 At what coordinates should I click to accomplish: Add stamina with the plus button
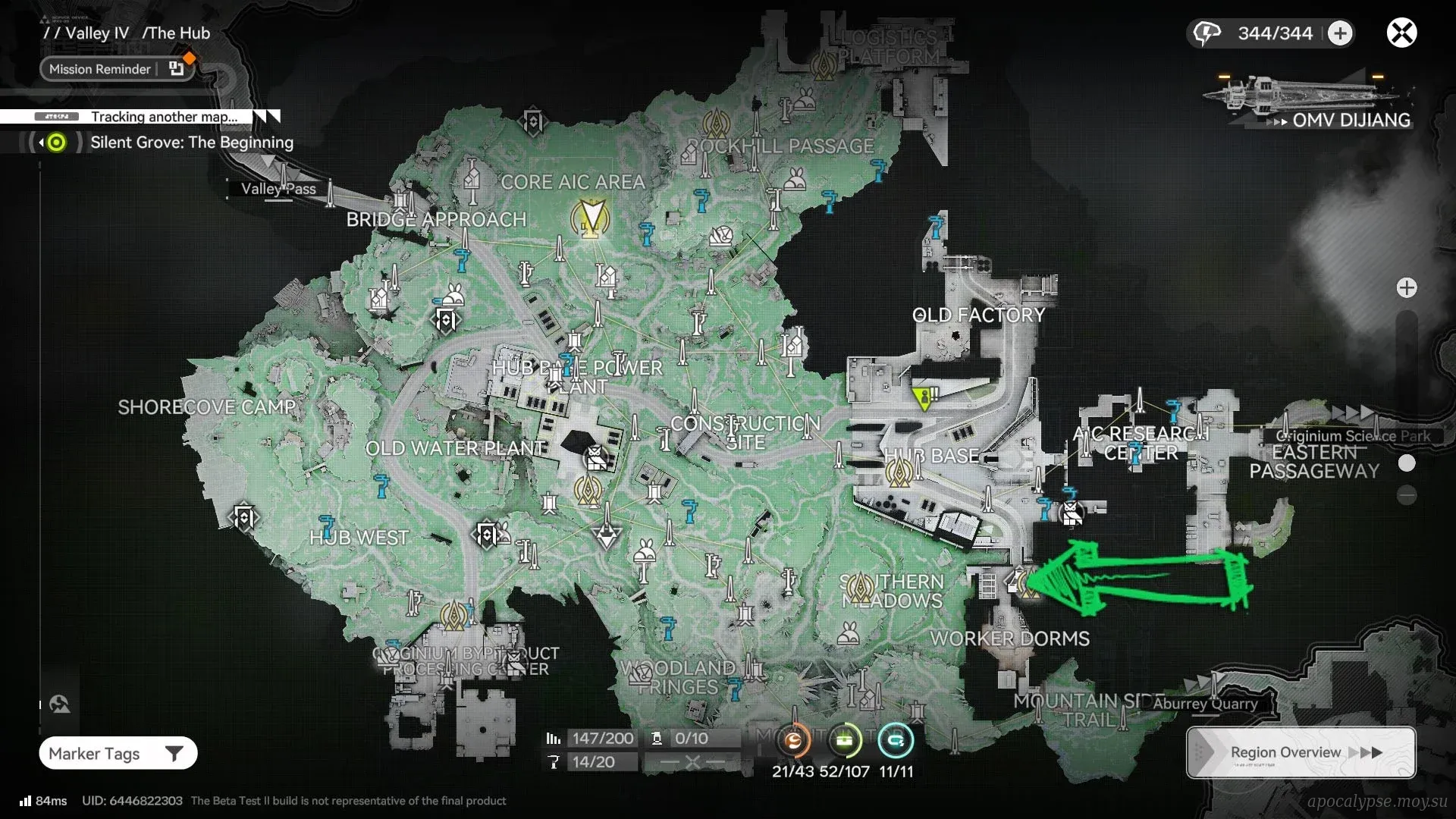click(1340, 33)
